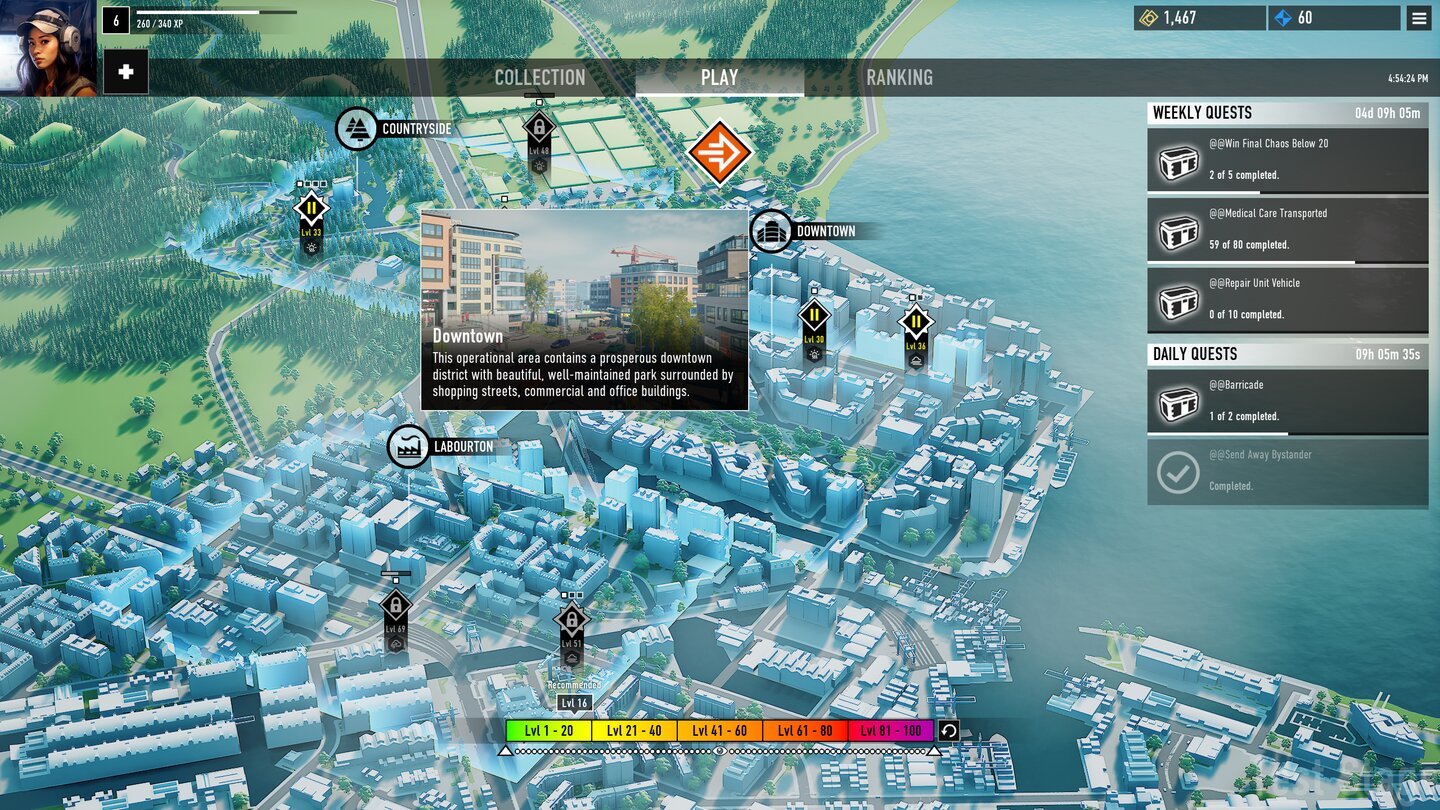1440x810 pixels.
Task: Reset the level range filter
Action: pos(949,730)
